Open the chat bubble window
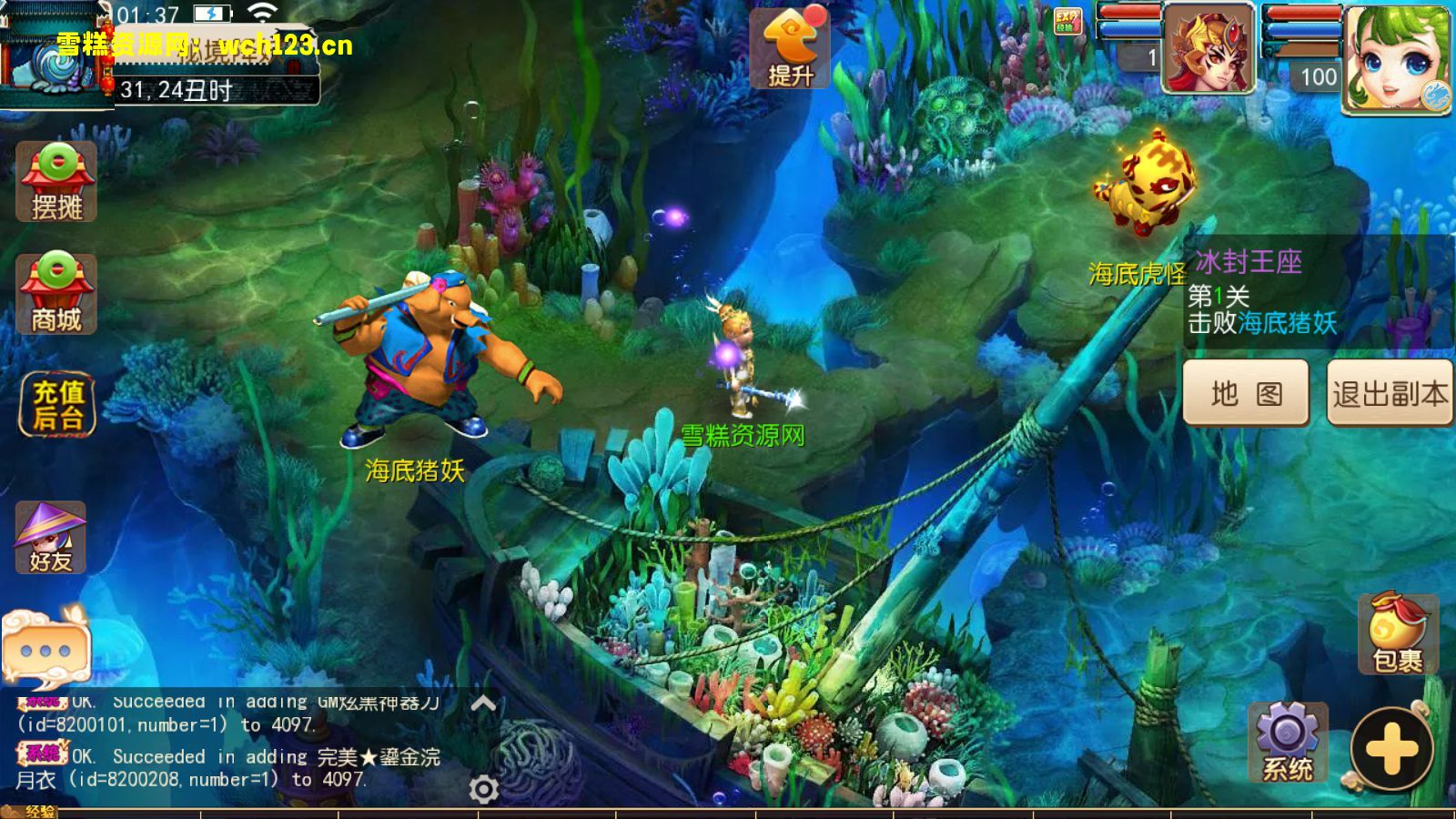This screenshot has height=819, width=1456. (45, 647)
